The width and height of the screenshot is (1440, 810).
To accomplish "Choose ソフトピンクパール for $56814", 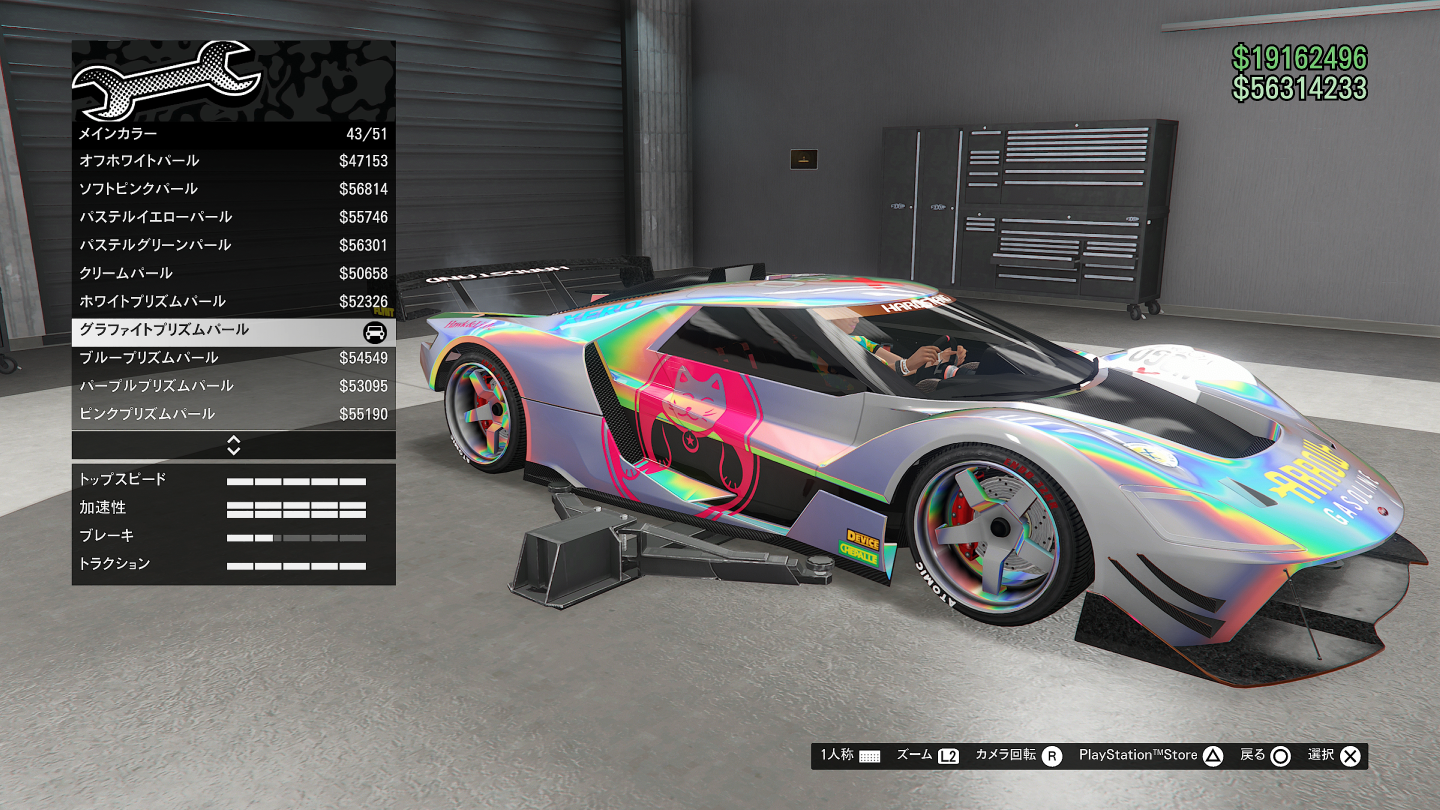I will (233, 189).
